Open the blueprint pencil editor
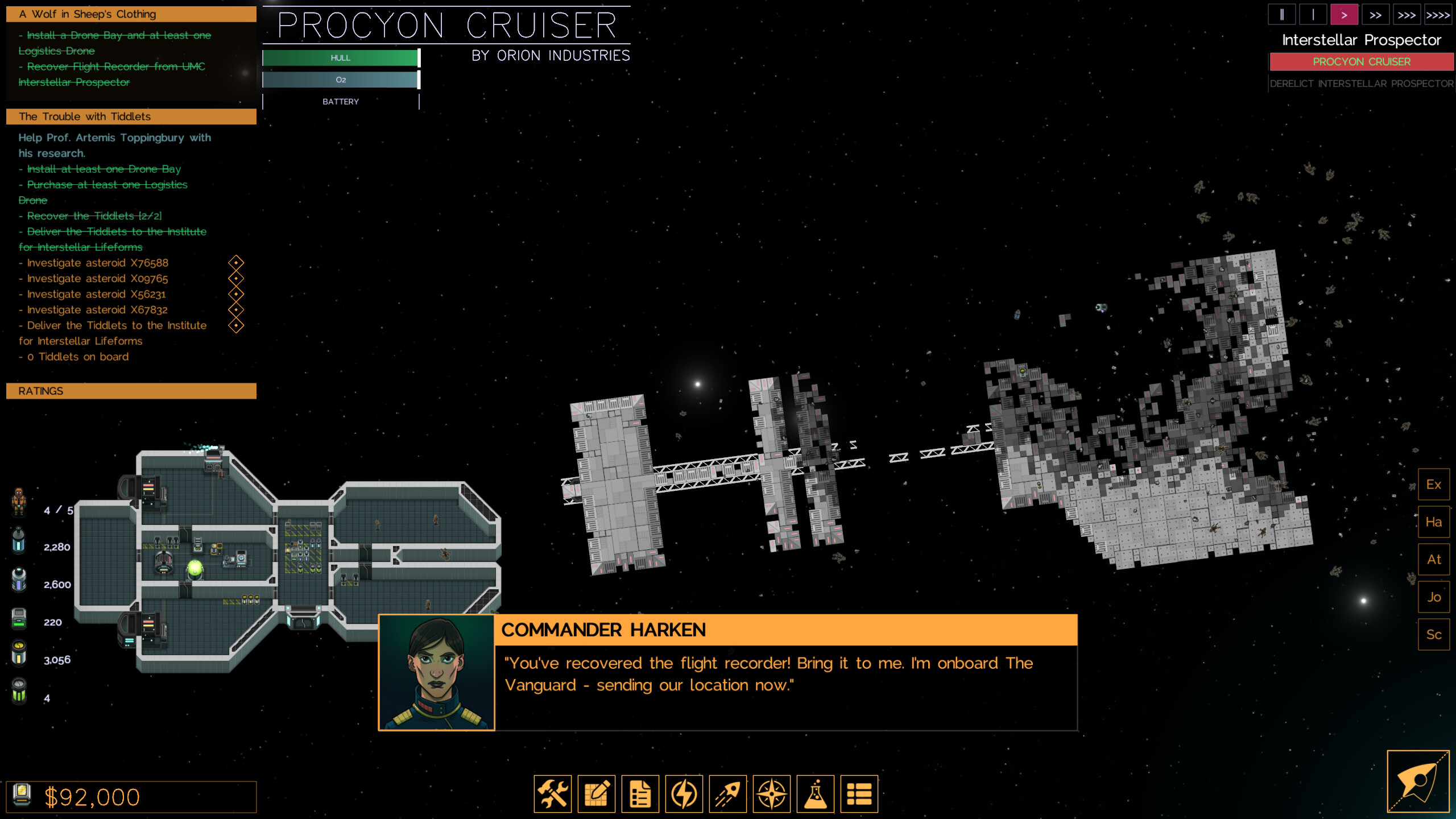Viewport: 1456px width, 819px height. tap(596, 794)
